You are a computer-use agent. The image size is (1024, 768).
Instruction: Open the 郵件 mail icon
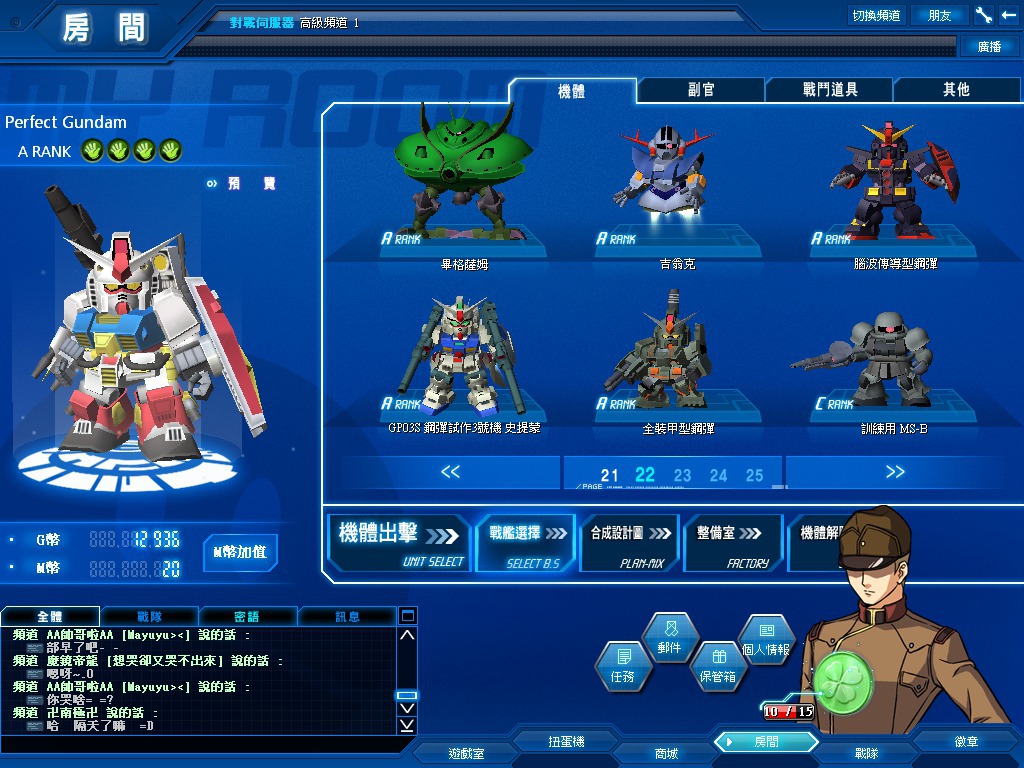point(669,637)
